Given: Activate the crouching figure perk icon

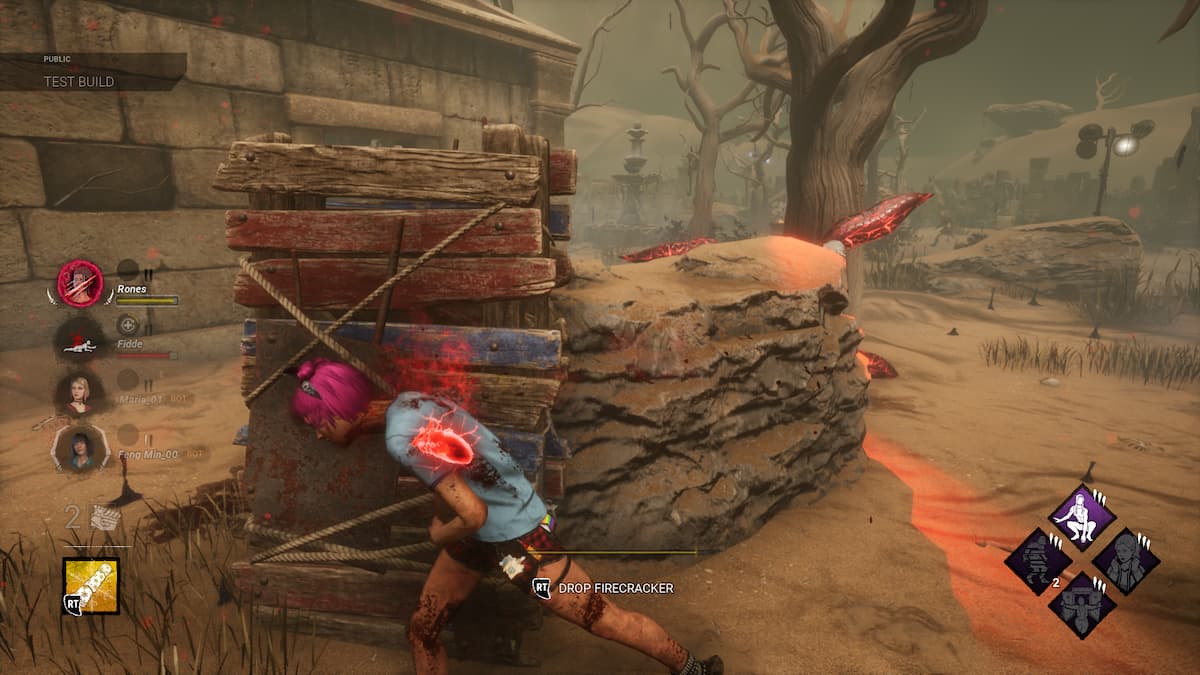Looking at the screenshot, I should (1082, 516).
